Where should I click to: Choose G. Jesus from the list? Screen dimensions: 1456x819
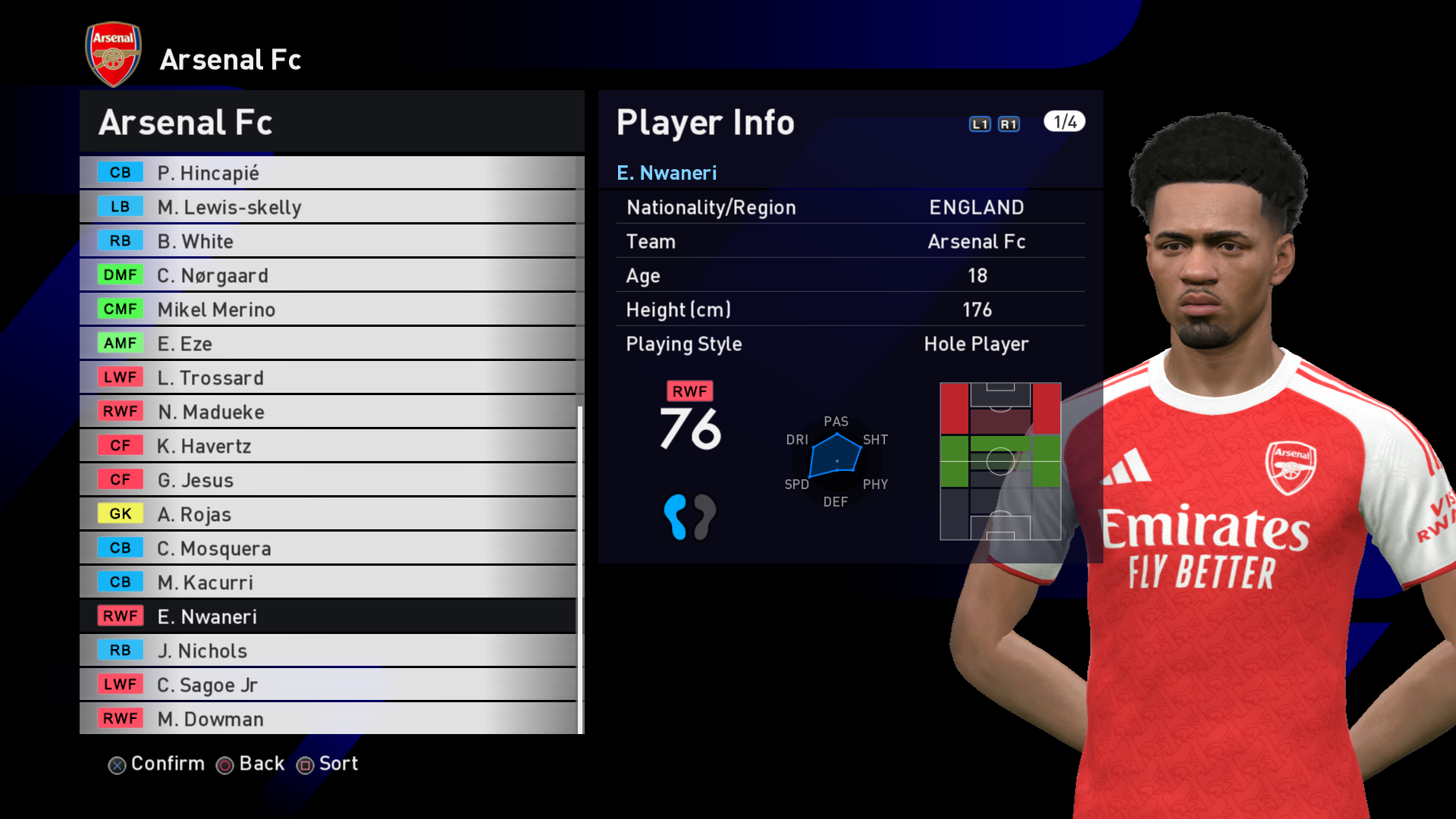point(328,480)
